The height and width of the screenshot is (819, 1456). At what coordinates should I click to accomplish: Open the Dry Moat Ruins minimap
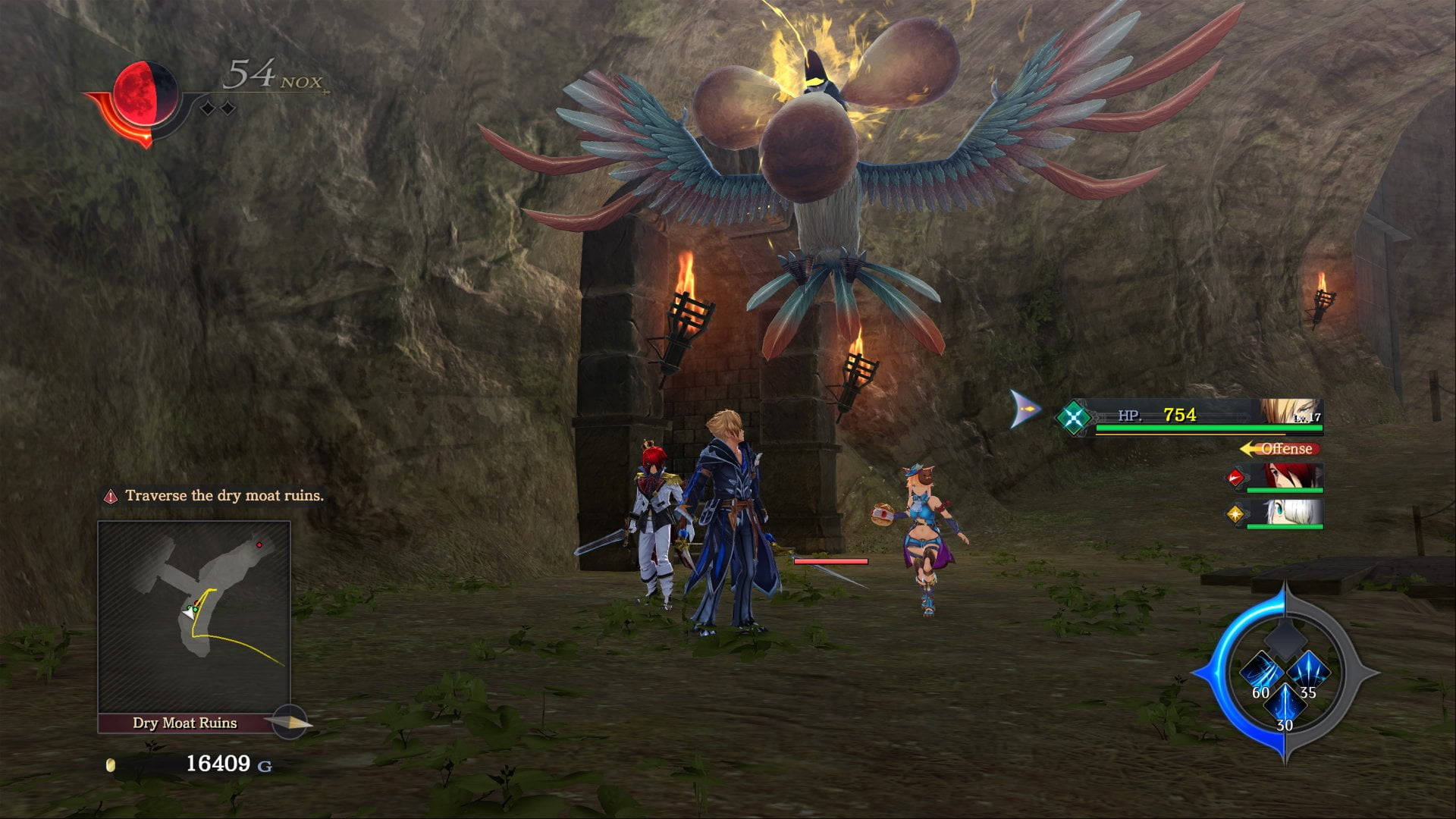(x=194, y=617)
